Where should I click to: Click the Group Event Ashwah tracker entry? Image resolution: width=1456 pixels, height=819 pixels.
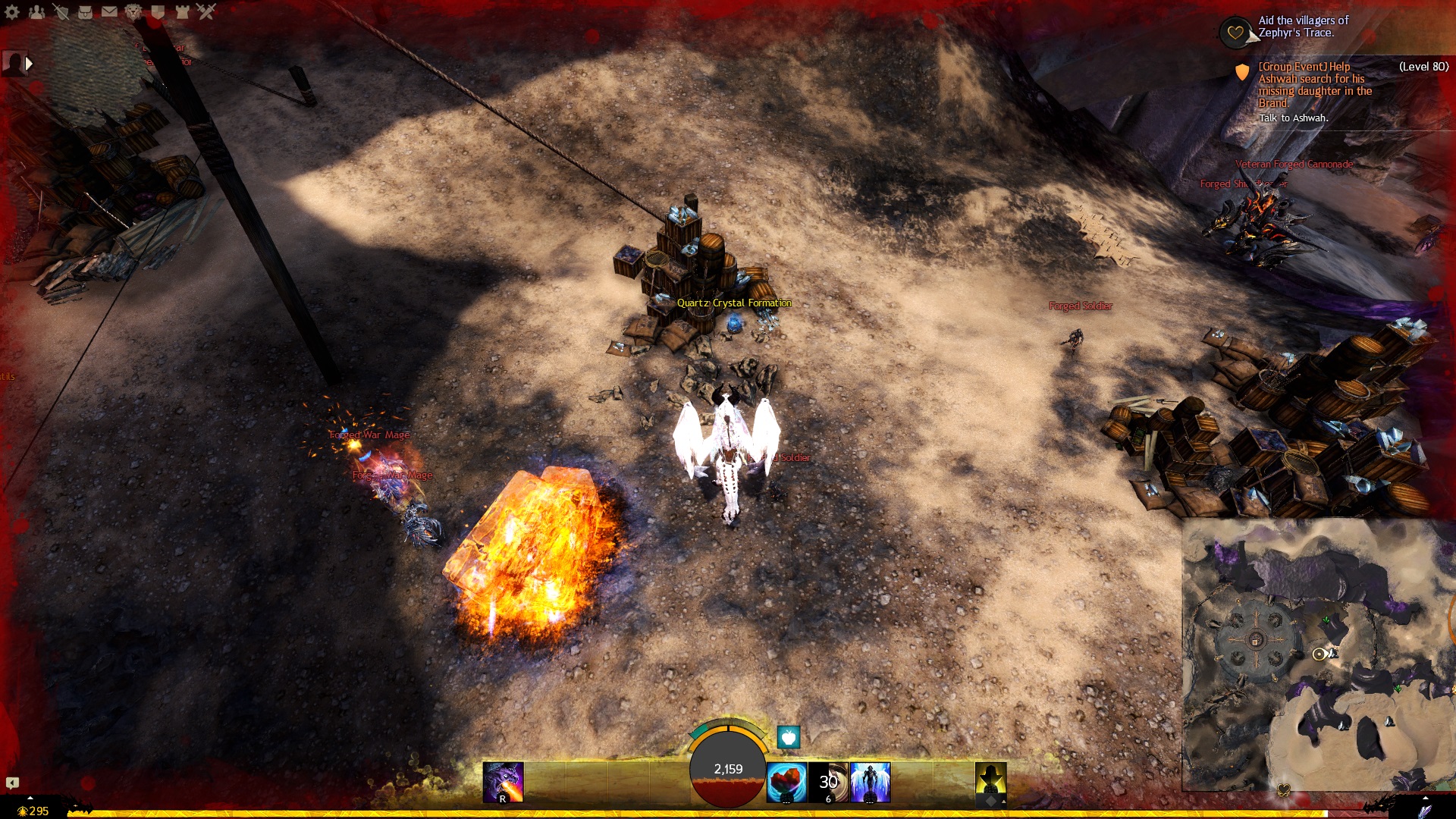pyautogui.click(x=1314, y=85)
